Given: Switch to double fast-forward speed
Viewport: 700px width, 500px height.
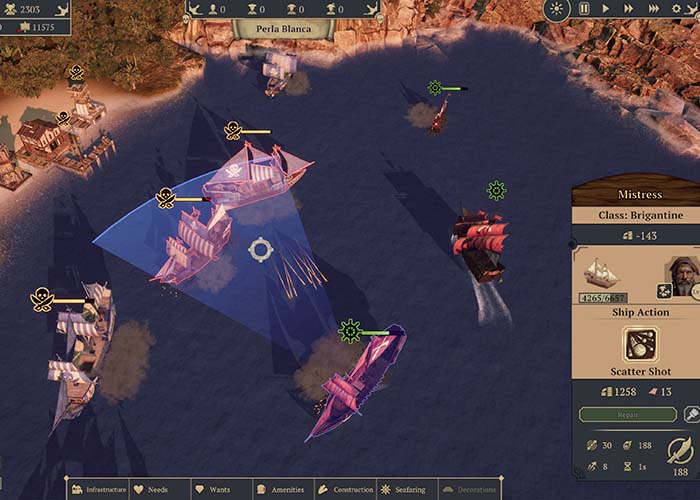Looking at the screenshot, I should tap(628, 9).
